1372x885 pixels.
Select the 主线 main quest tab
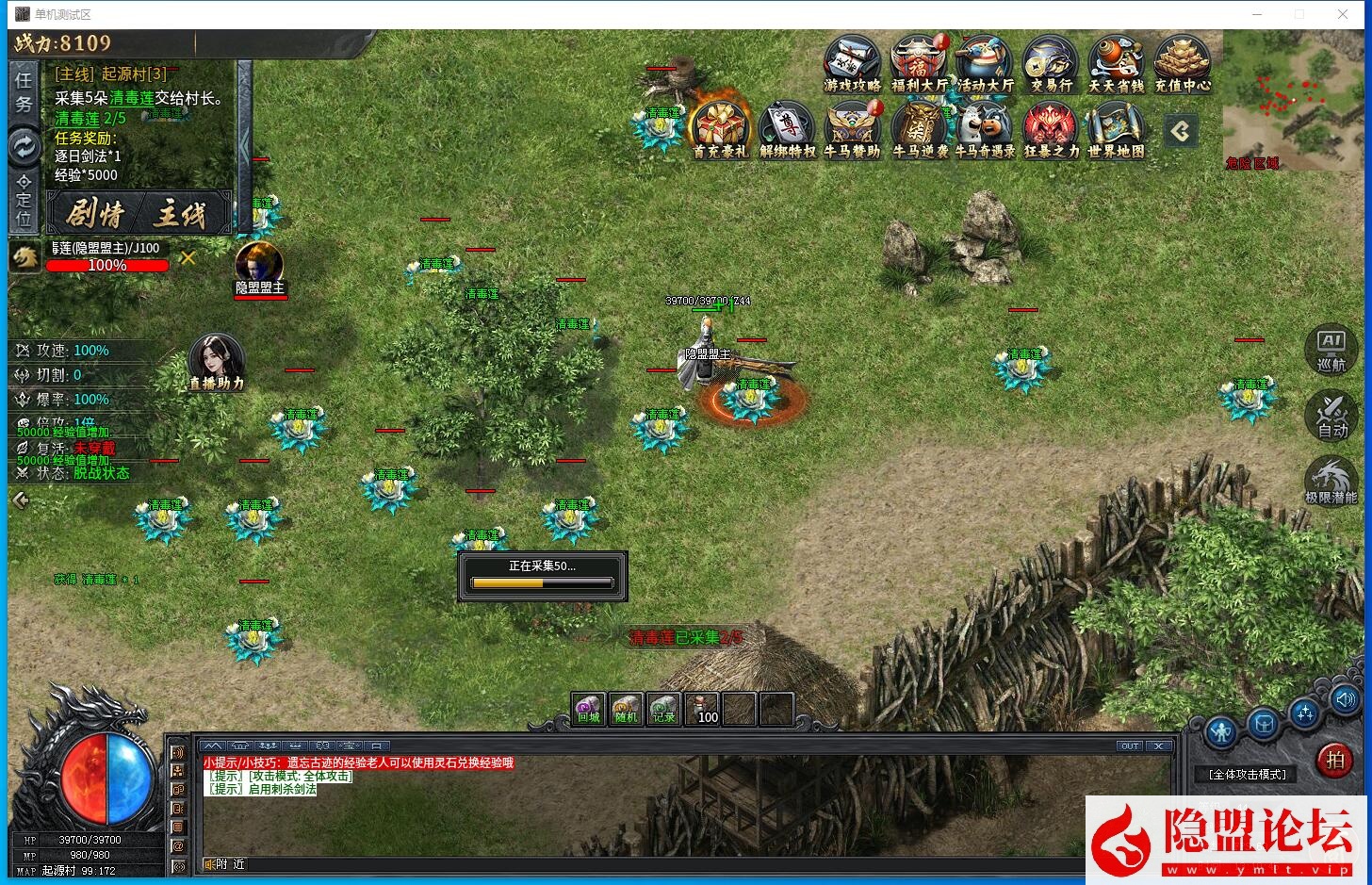pos(182,214)
